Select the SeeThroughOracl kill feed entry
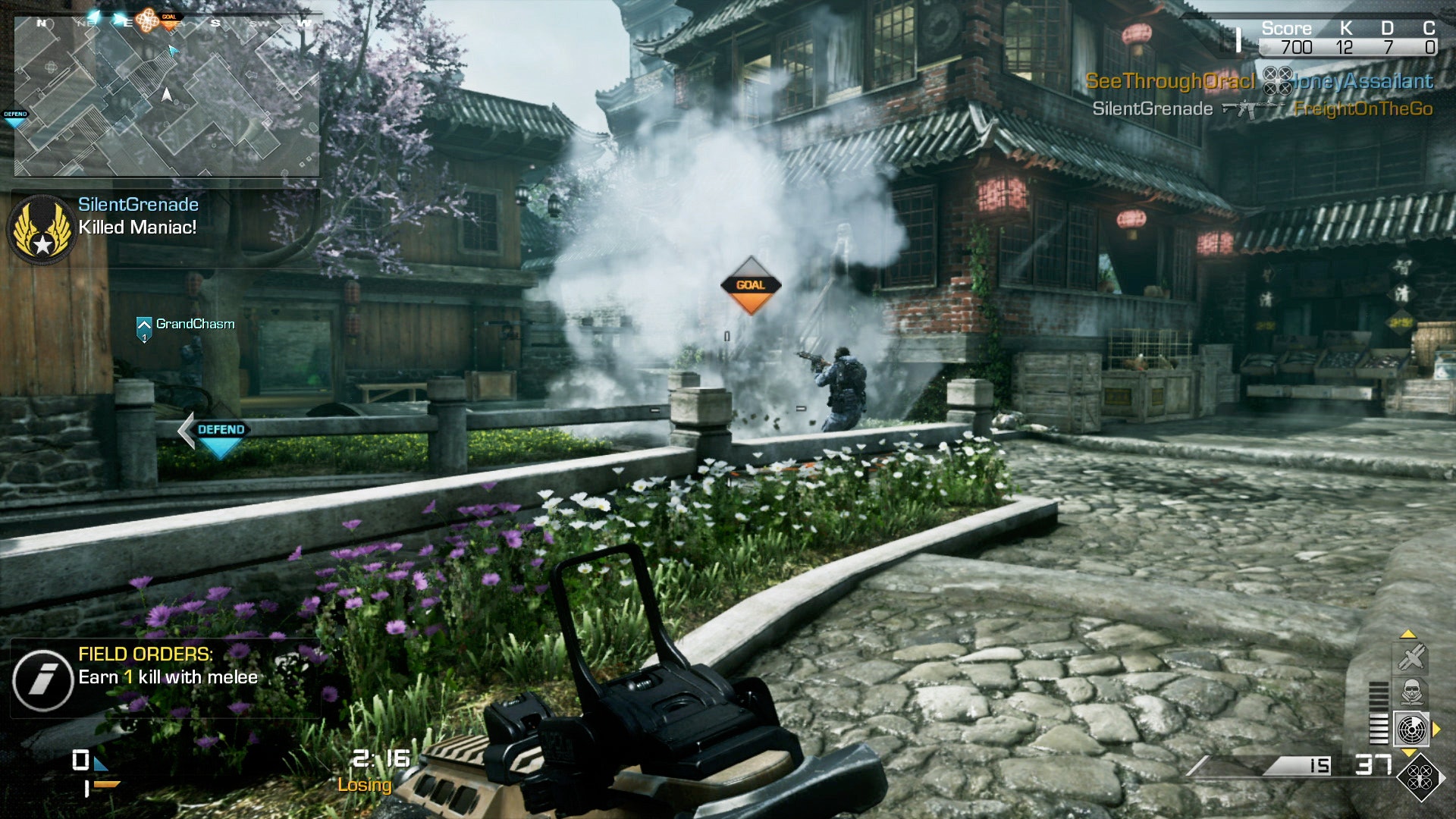 click(1170, 81)
